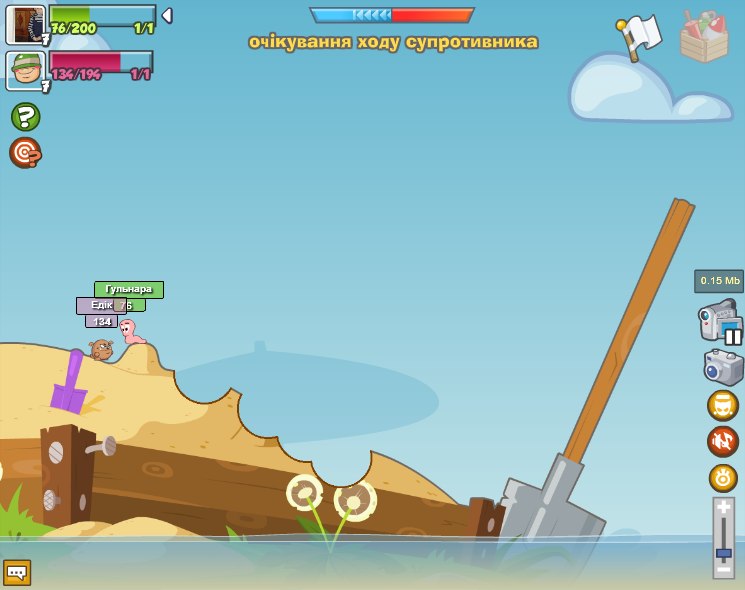Collapse the player panel with the white arrow
The height and width of the screenshot is (590, 745).
167,16
